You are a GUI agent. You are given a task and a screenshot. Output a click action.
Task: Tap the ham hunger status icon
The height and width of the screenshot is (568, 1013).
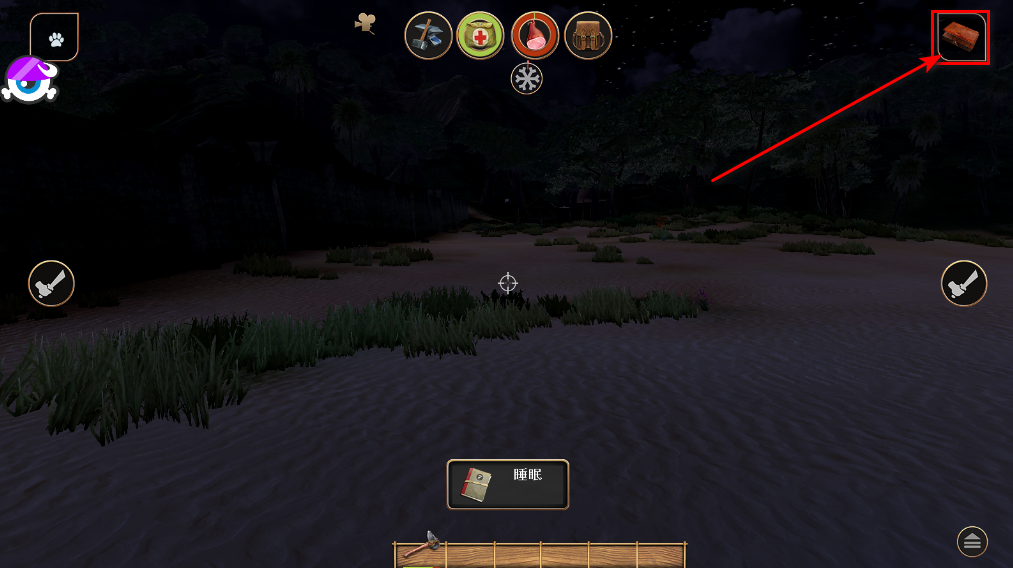click(x=535, y=36)
